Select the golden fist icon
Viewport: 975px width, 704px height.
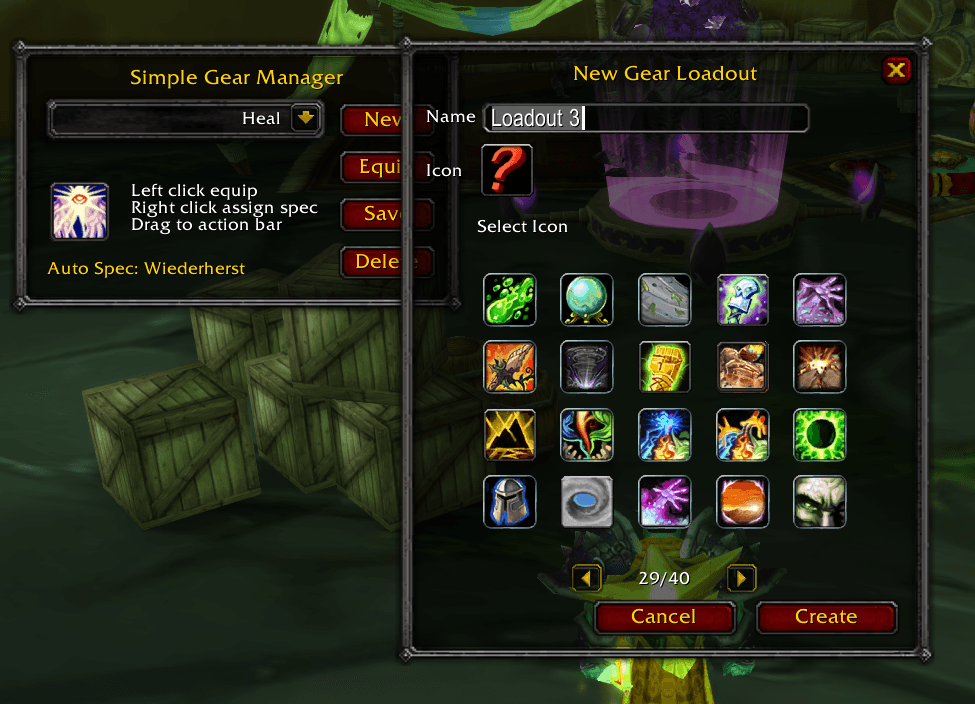pos(664,367)
